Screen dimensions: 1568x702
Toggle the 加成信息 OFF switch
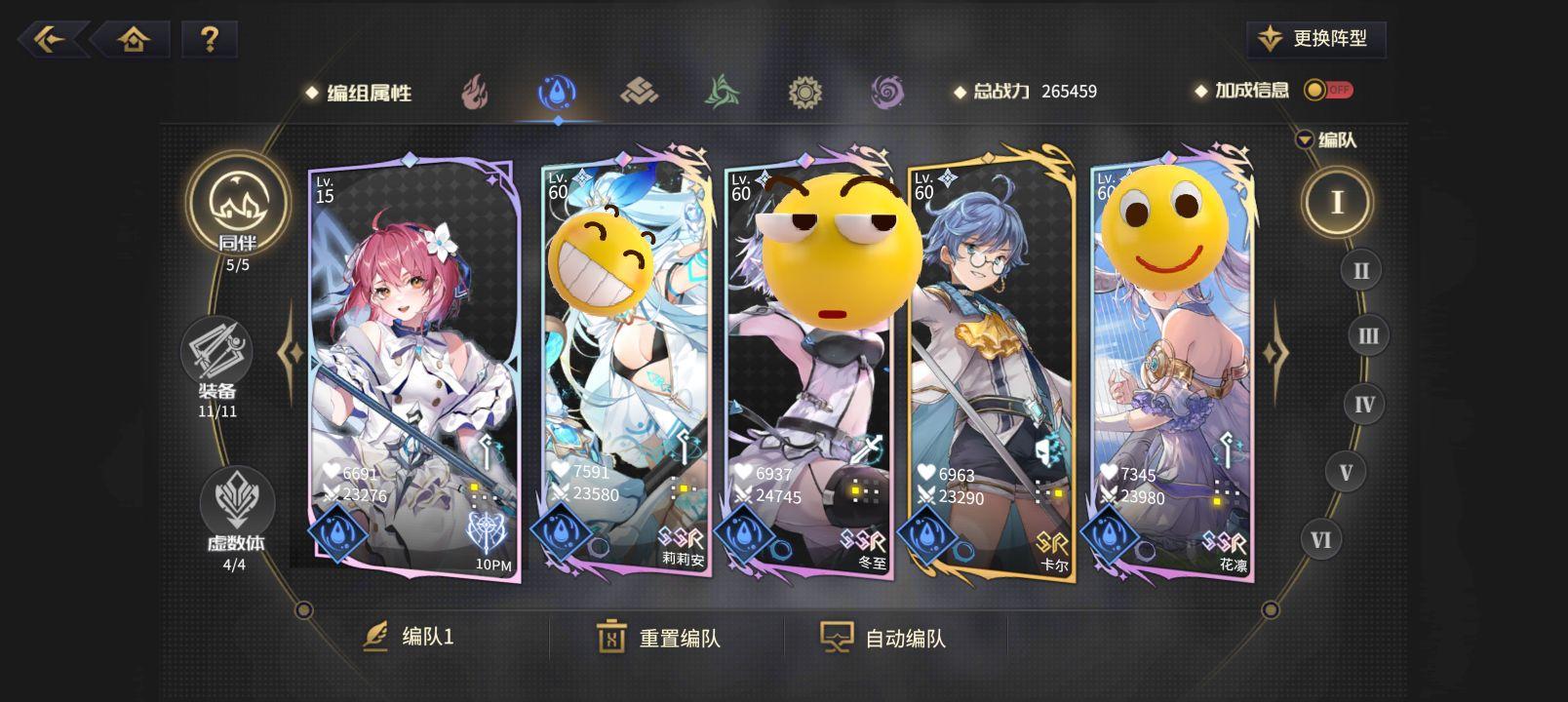tap(1330, 90)
